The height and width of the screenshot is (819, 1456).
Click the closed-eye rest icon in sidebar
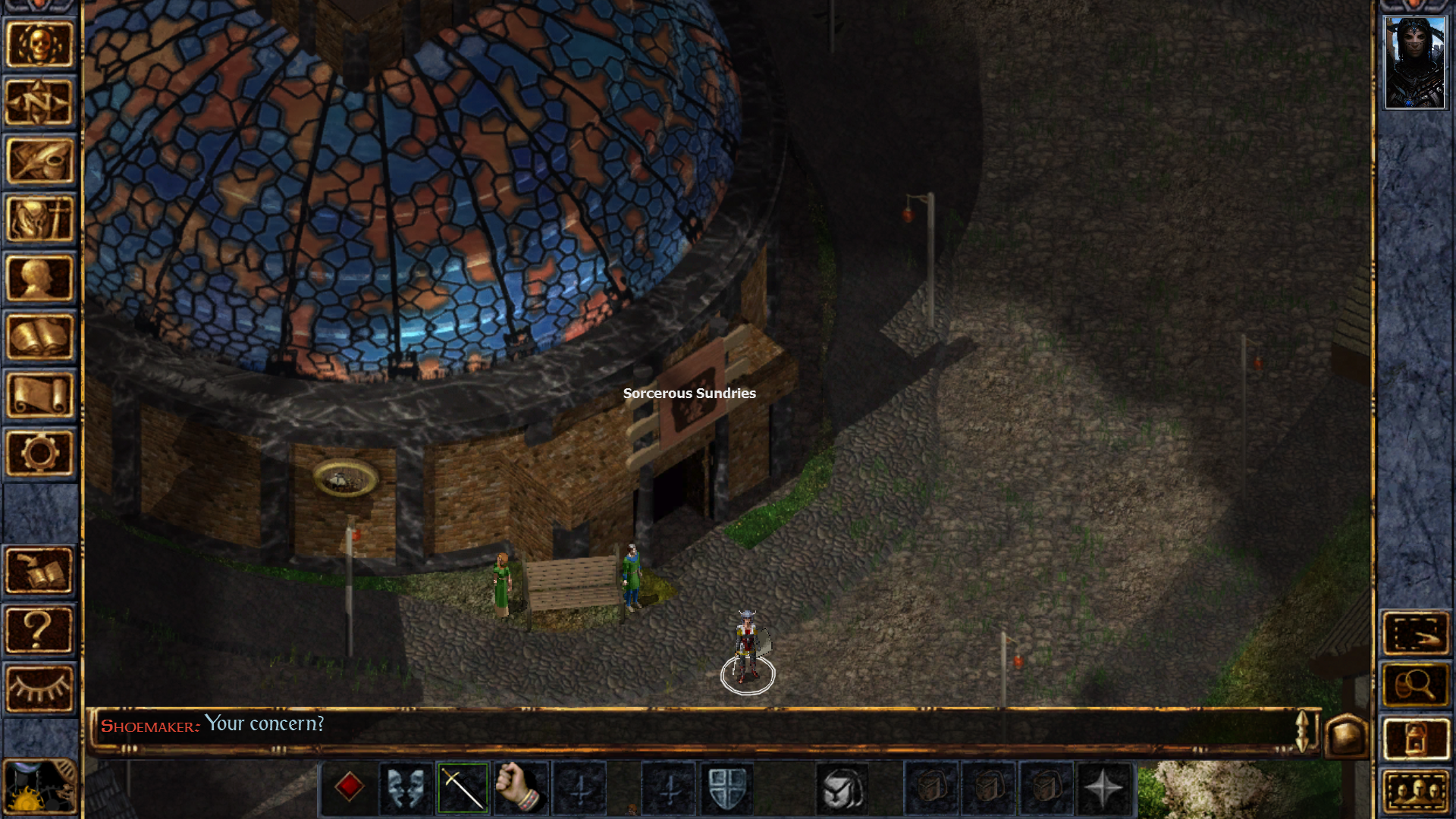(41, 684)
